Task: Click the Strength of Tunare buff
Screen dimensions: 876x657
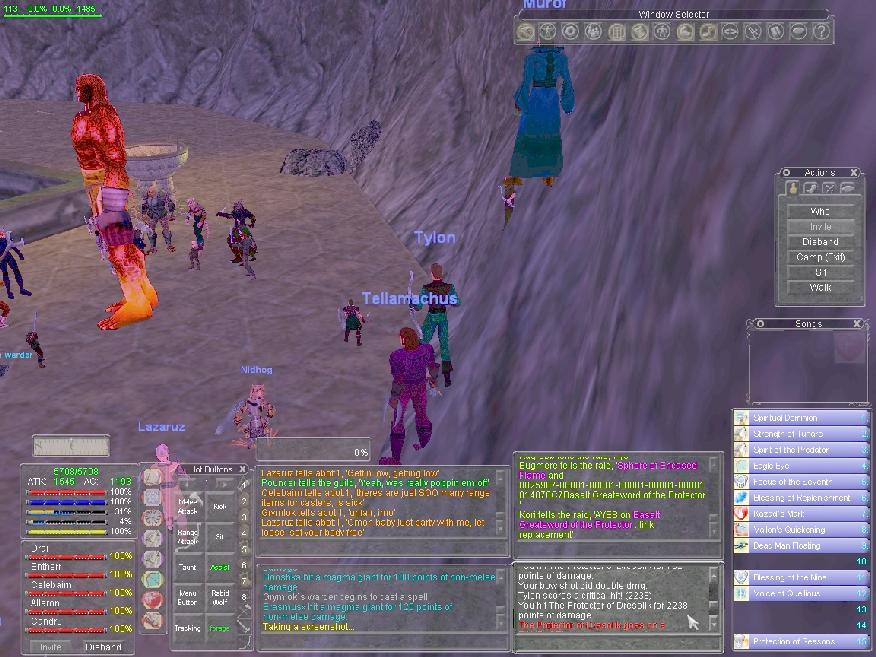Action: (798, 434)
